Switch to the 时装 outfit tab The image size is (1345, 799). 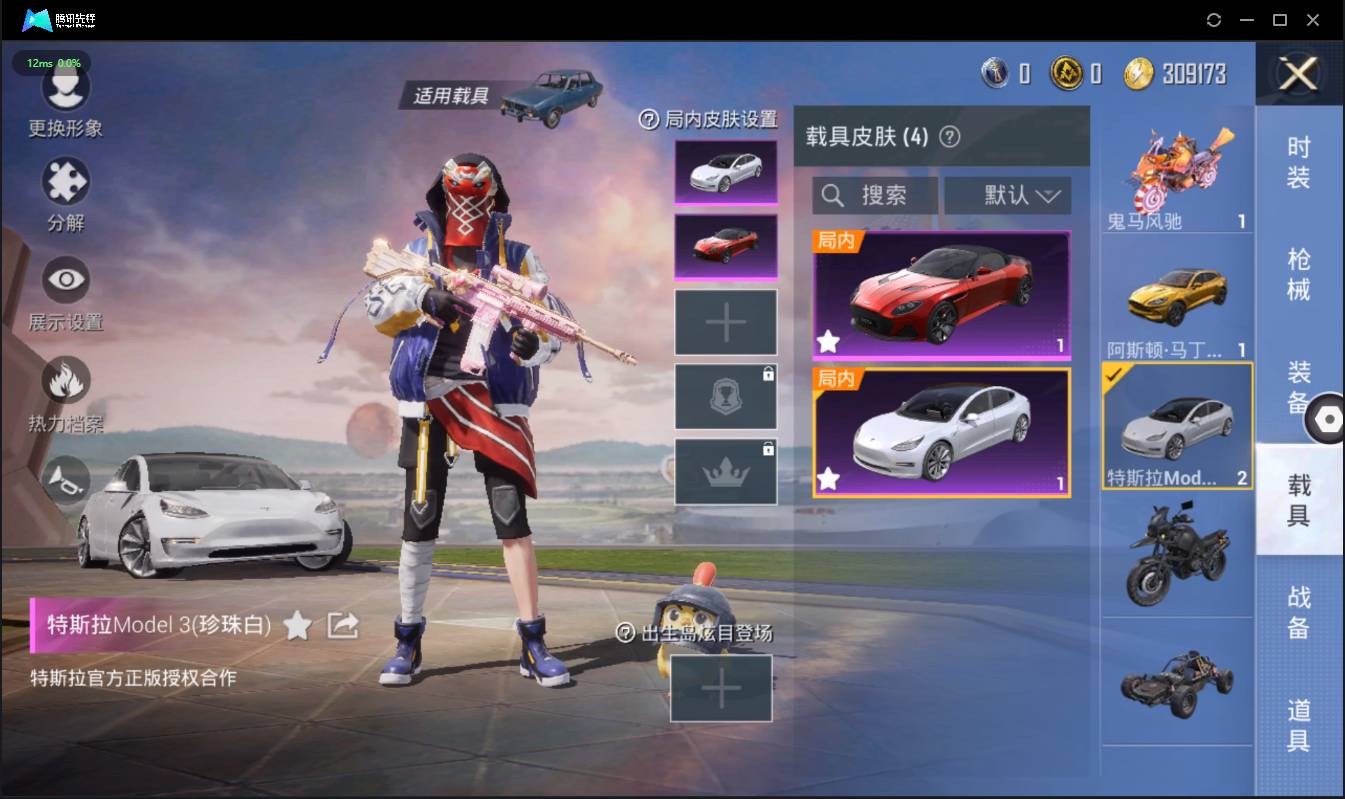[x=1298, y=162]
